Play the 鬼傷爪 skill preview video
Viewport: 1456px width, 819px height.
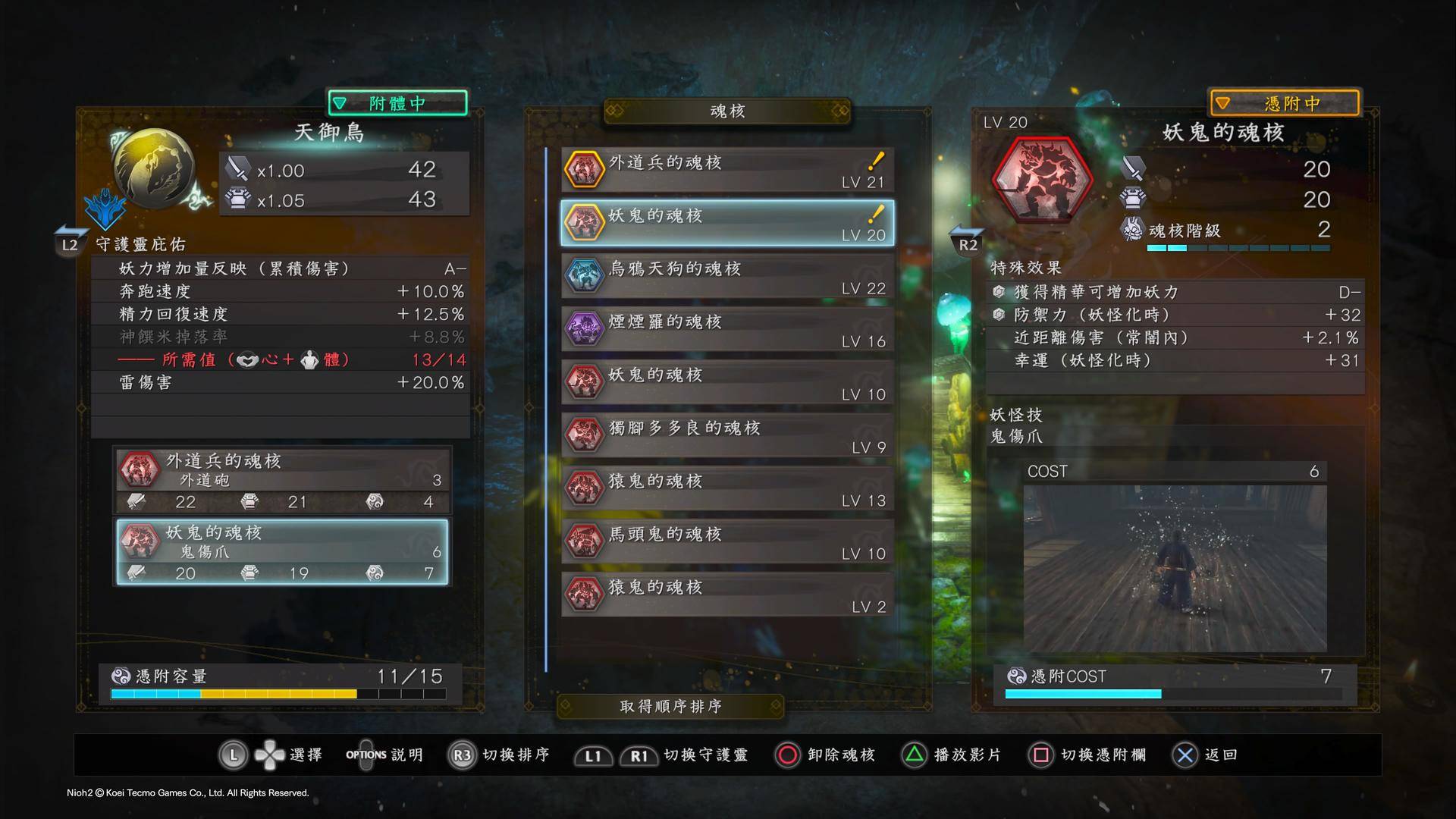tap(1174, 568)
